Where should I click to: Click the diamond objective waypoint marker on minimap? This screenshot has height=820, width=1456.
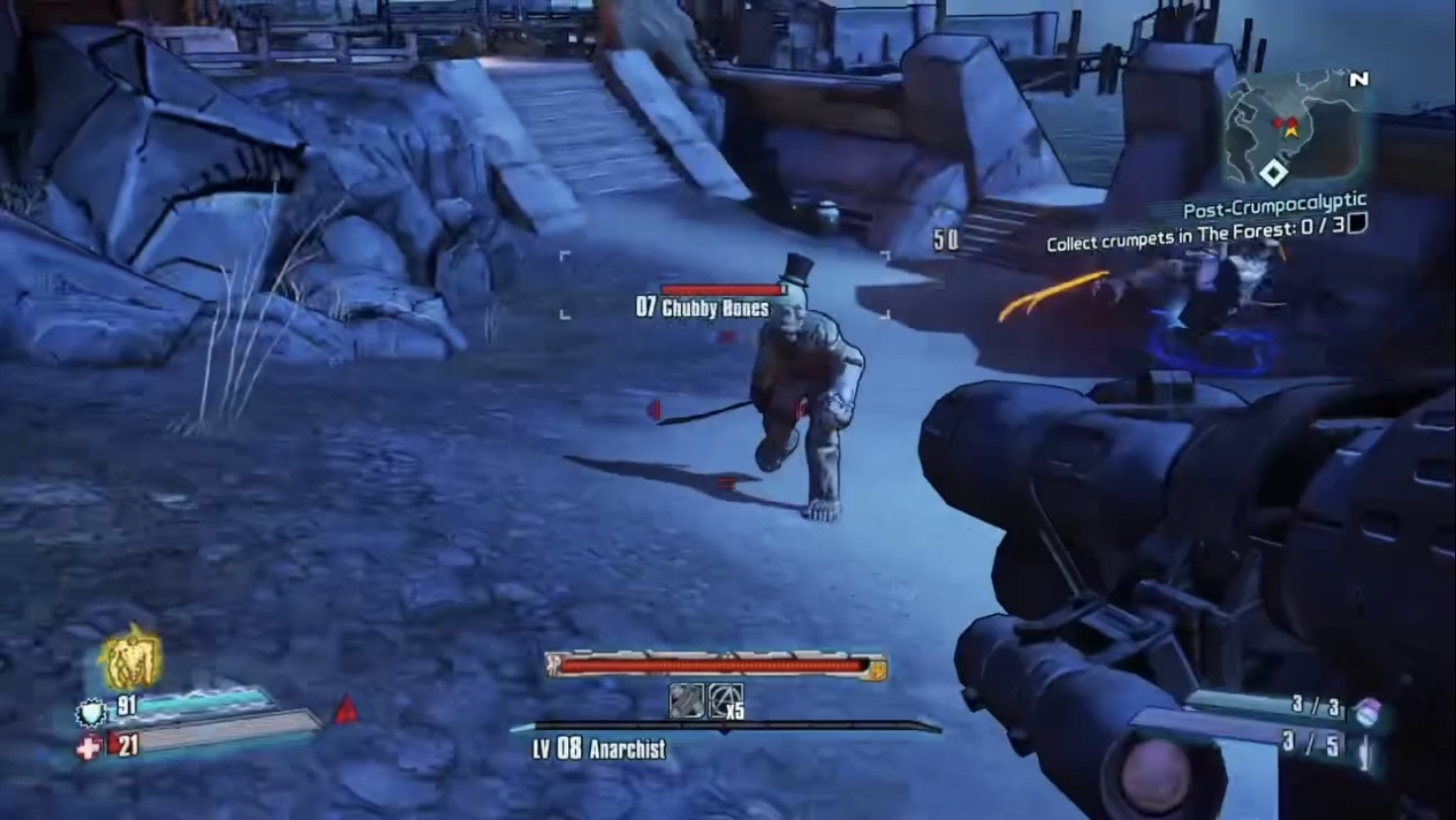pyautogui.click(x=1274, y=174)
